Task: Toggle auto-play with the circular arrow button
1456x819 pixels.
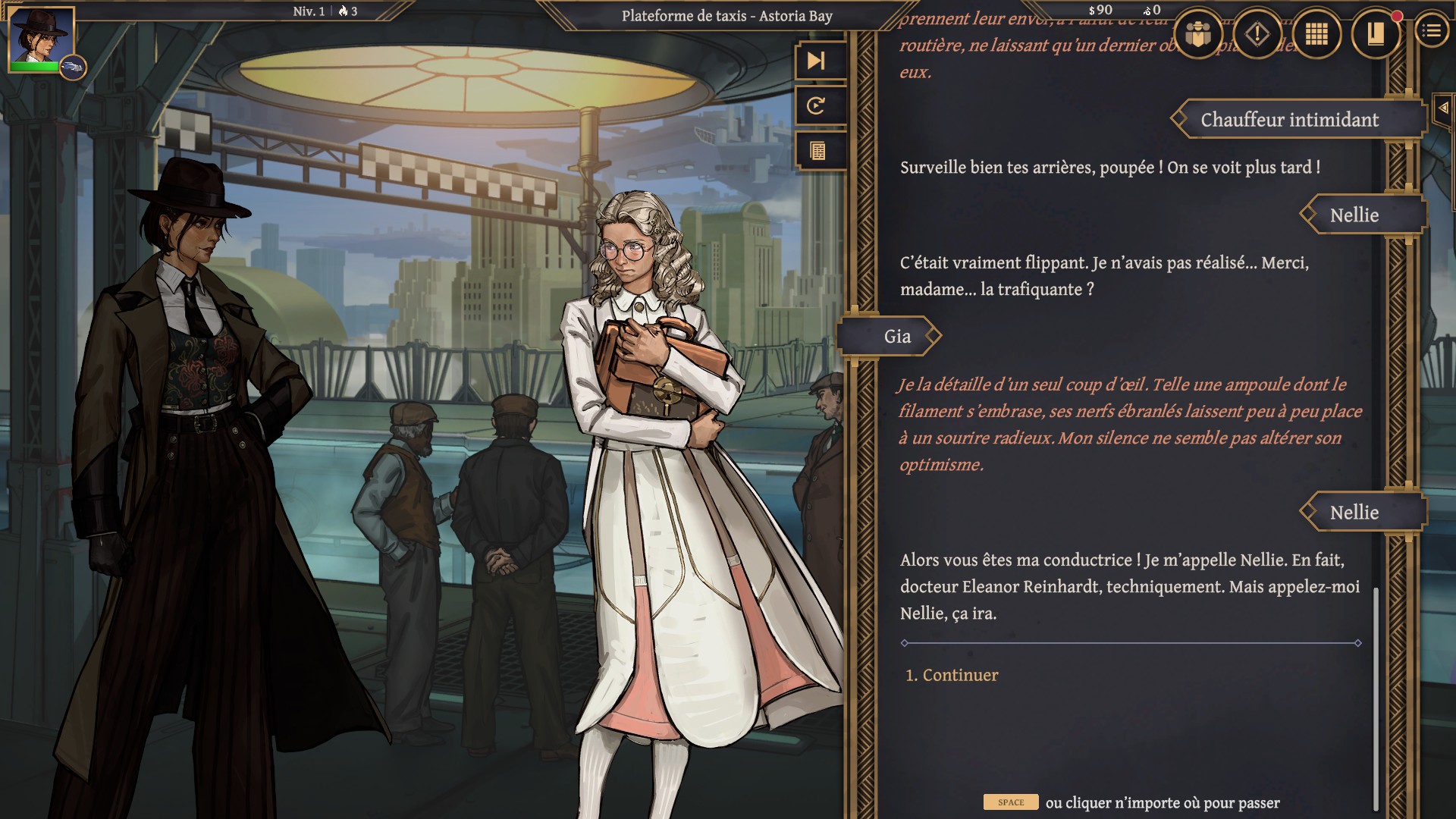Action: pyautogui.click(x=817, y=106)
